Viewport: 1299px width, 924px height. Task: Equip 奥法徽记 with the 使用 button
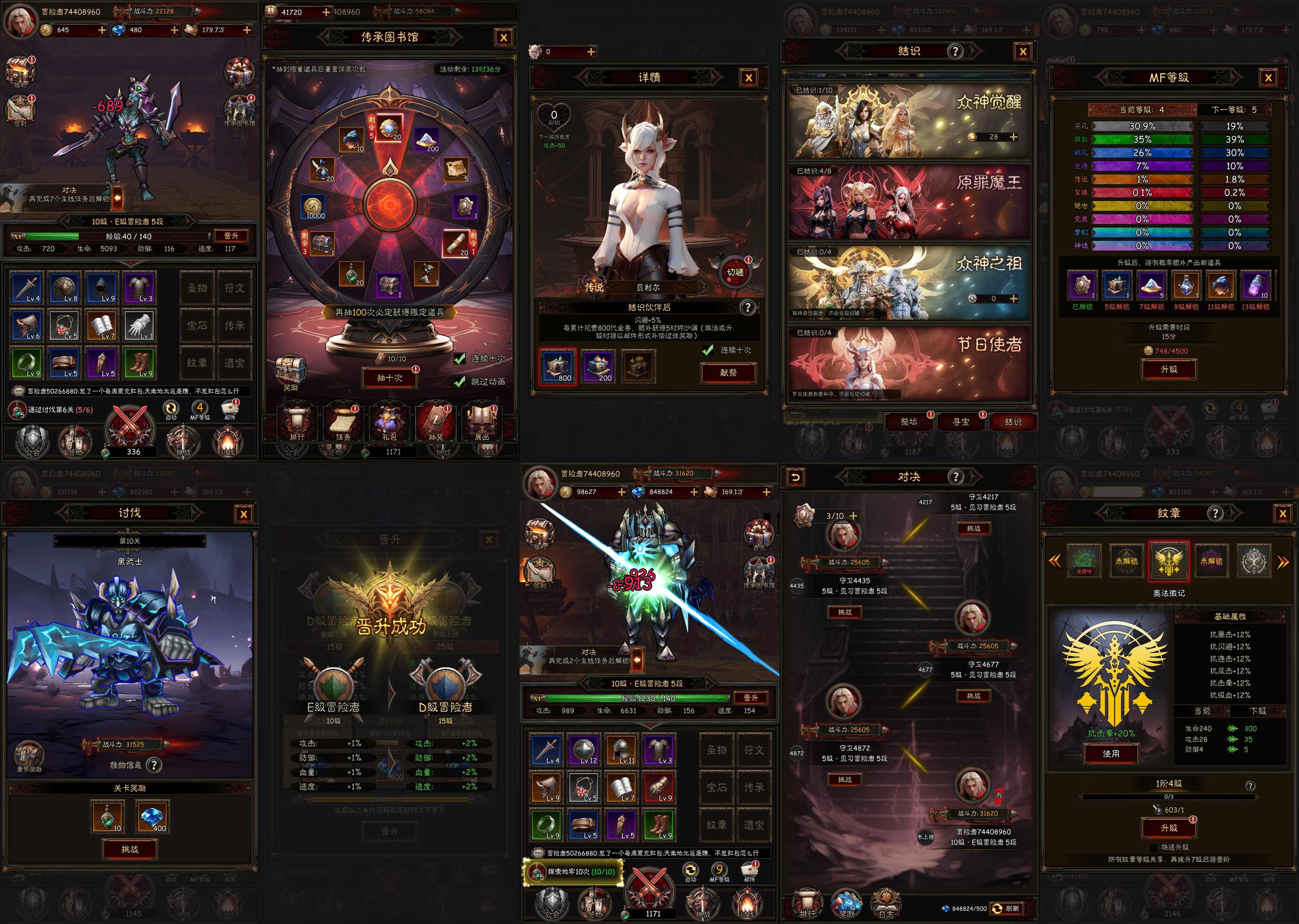click(1111, 753)
